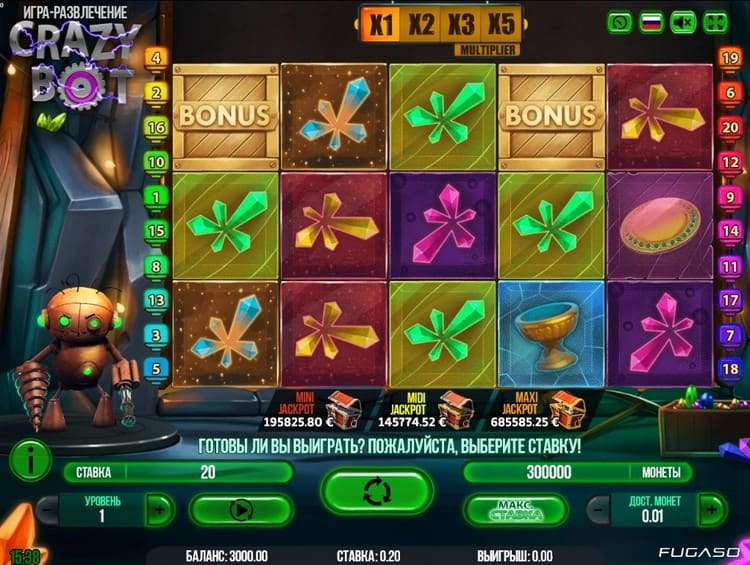Open the green info button
The width and height of the screenshot is (750, 565).
click(31, 461)
